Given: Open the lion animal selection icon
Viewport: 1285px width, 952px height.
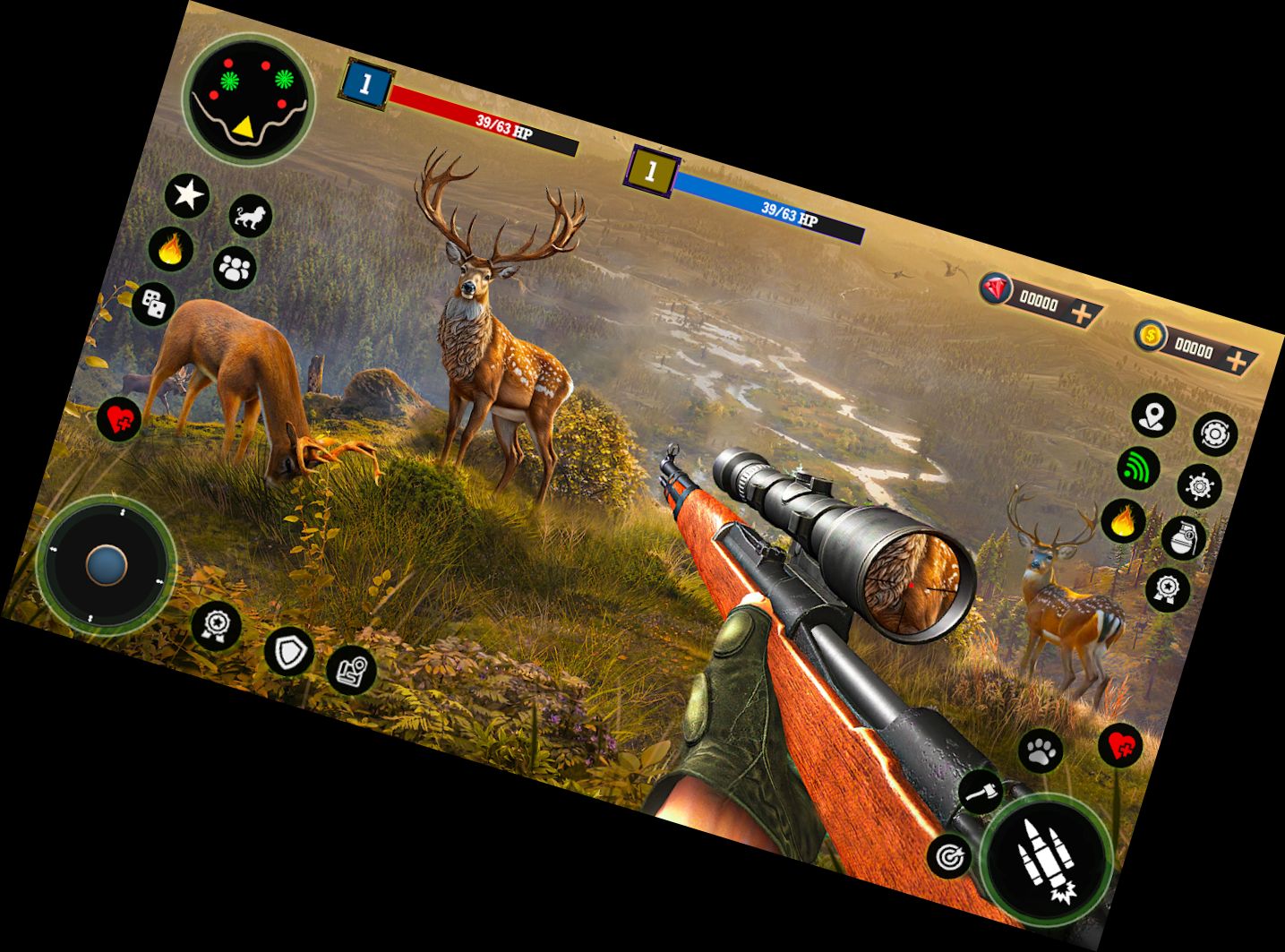Looking at the screenshot, I should tap(251, 215).
